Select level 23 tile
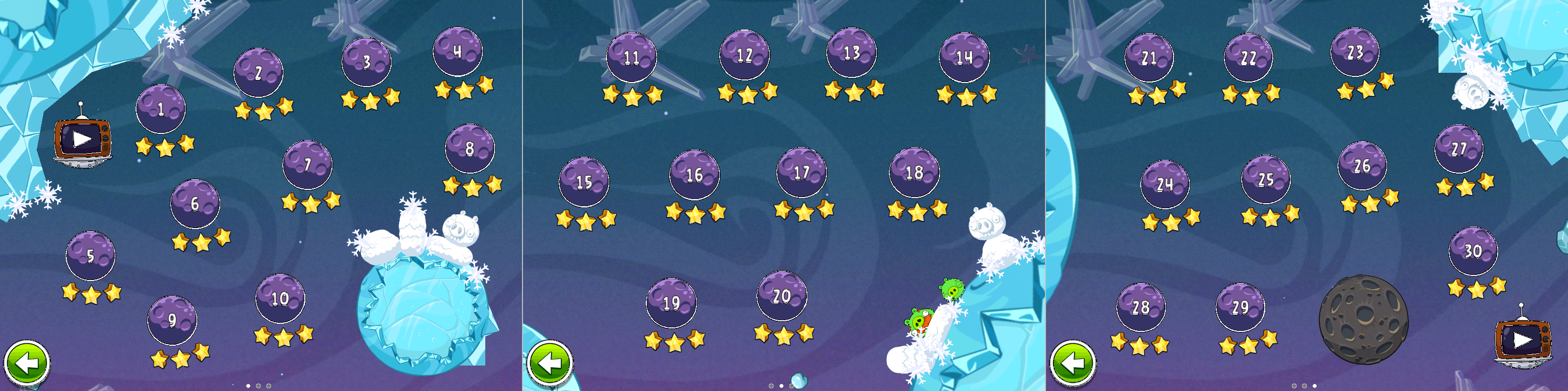This screenshot has width=1568, height=391. (x=1355, y=52)
